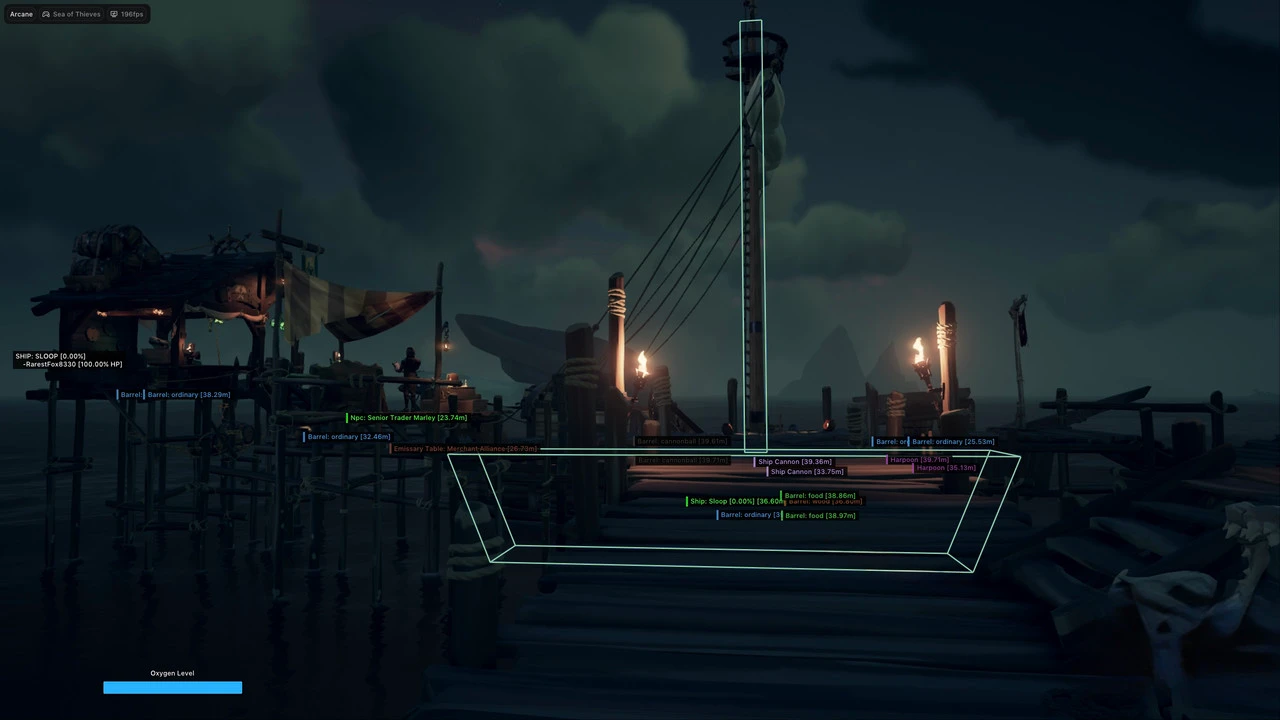This screenshot has width=1280, height=720.
Task: Toggle the Barrel: cannonball [39.61m] label
Action: (682, 441)
